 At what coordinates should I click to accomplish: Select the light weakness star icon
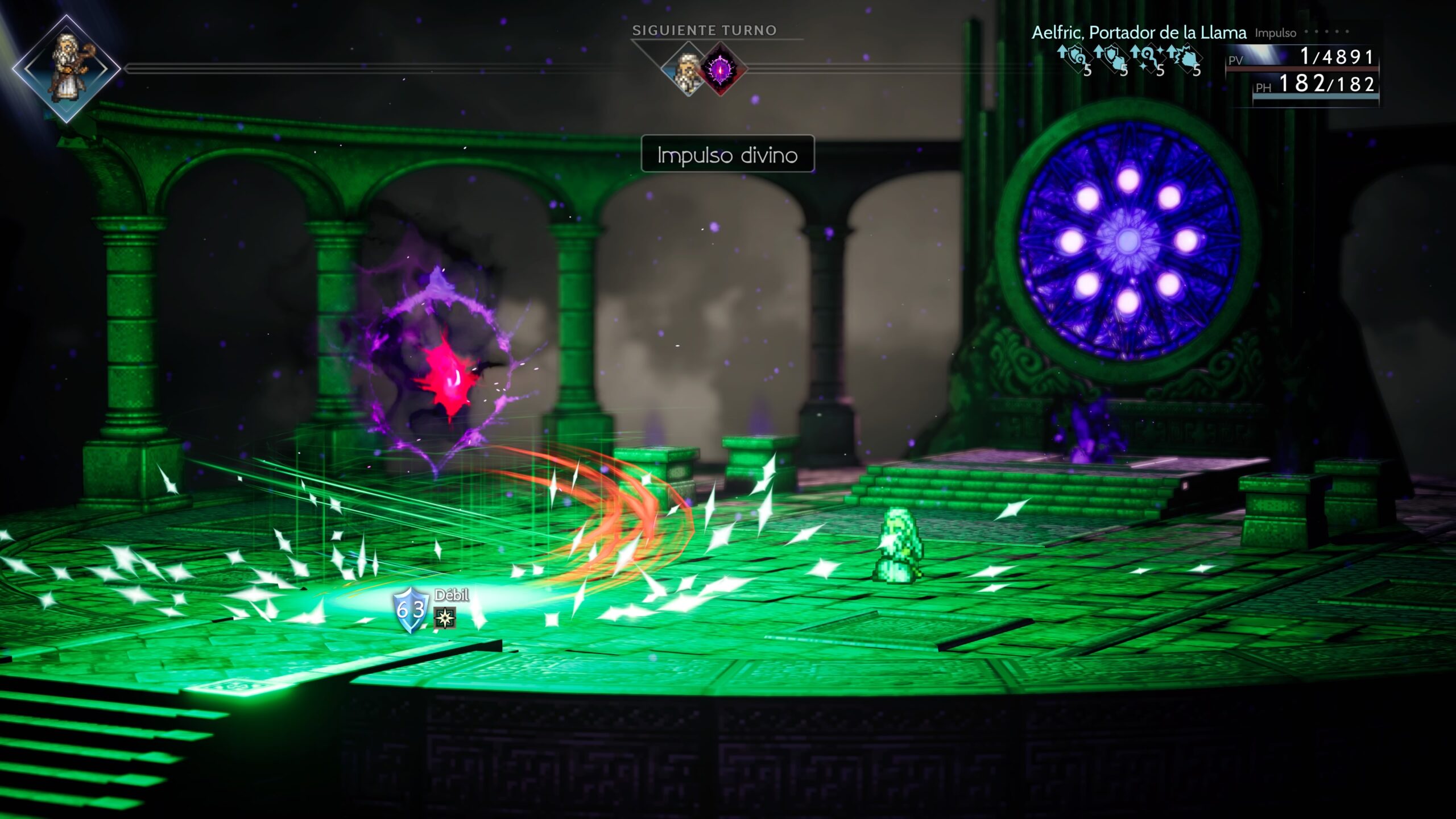(445, 618)
